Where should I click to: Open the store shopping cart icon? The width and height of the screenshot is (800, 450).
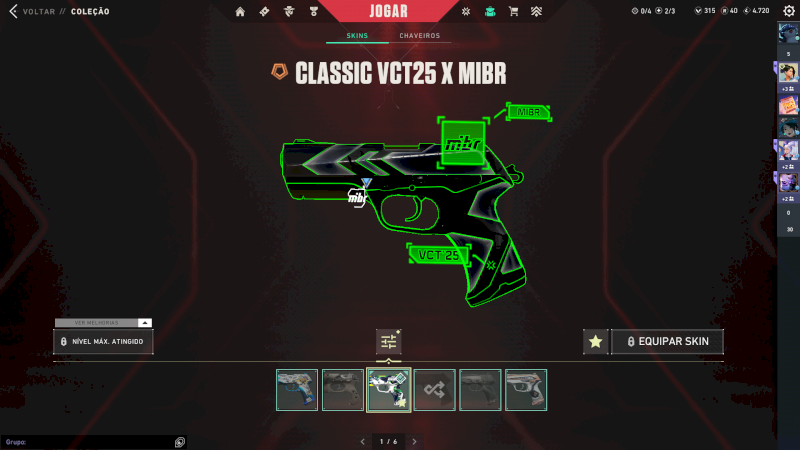point(513,12)
